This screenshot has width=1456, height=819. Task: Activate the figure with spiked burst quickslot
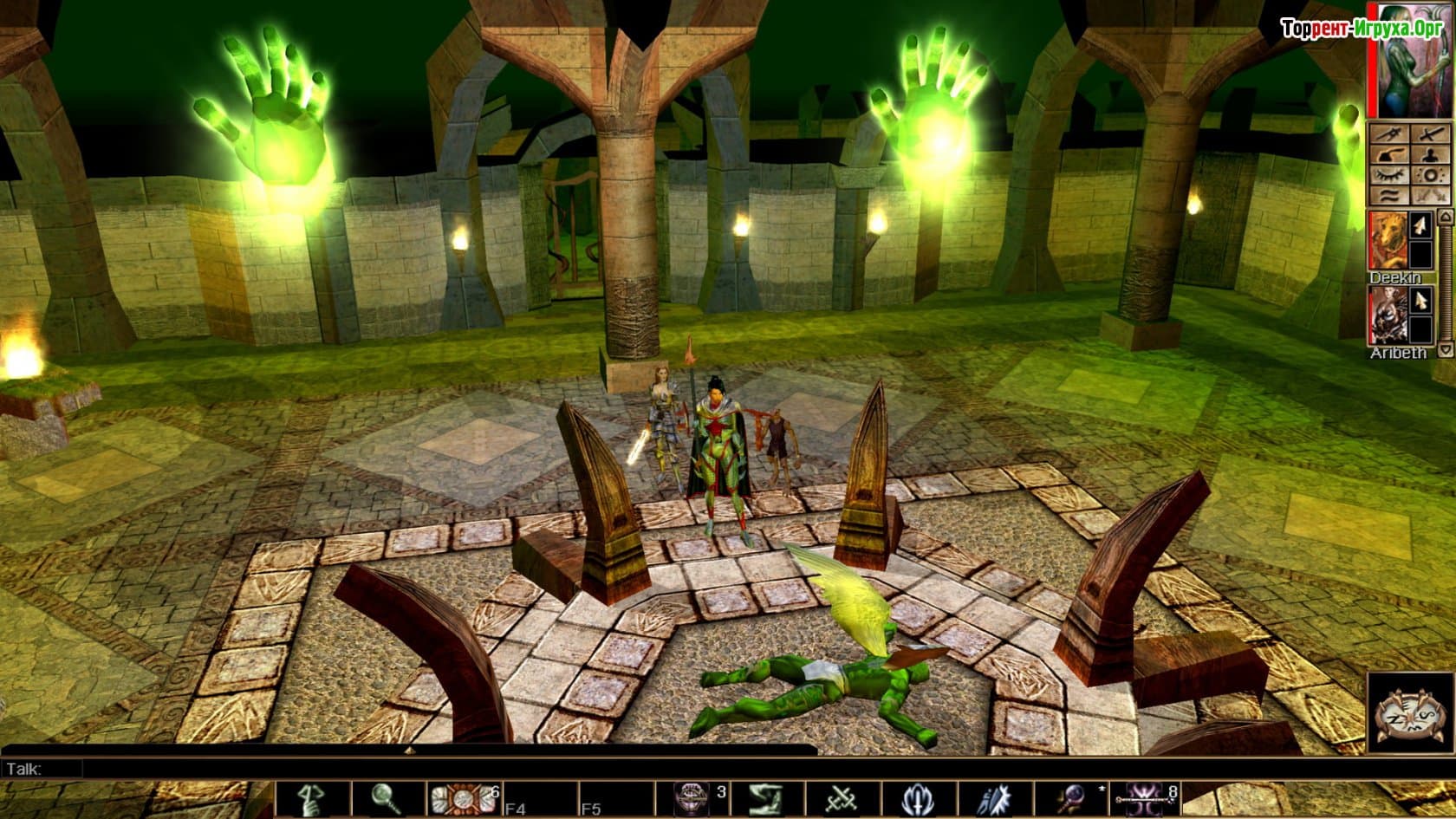click(x=994, y=799)
